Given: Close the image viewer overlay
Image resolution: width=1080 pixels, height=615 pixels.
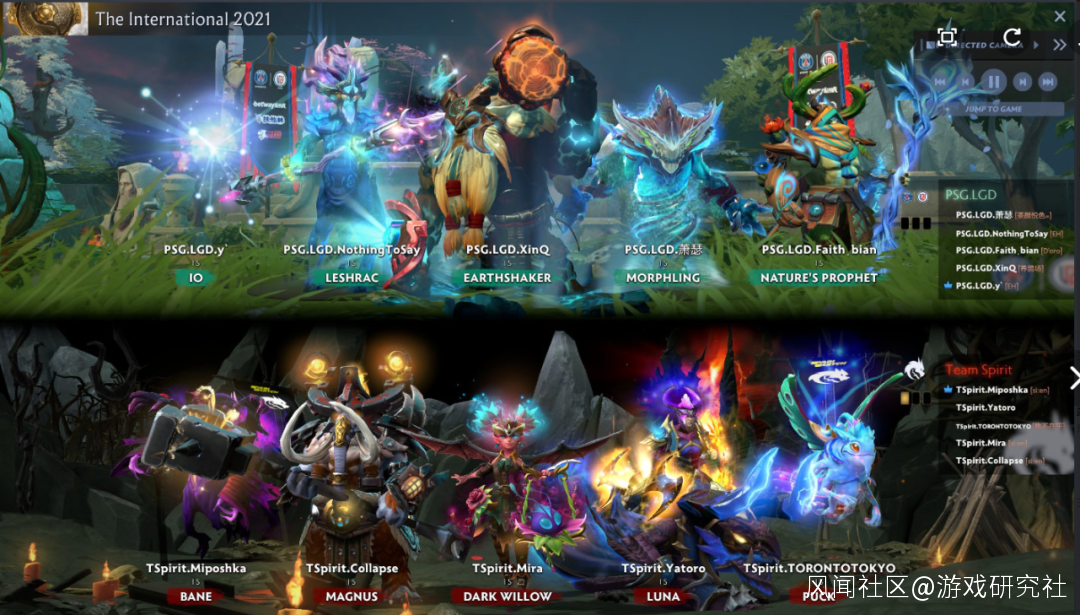Looking at the screenshot, I should point(1060,16).
